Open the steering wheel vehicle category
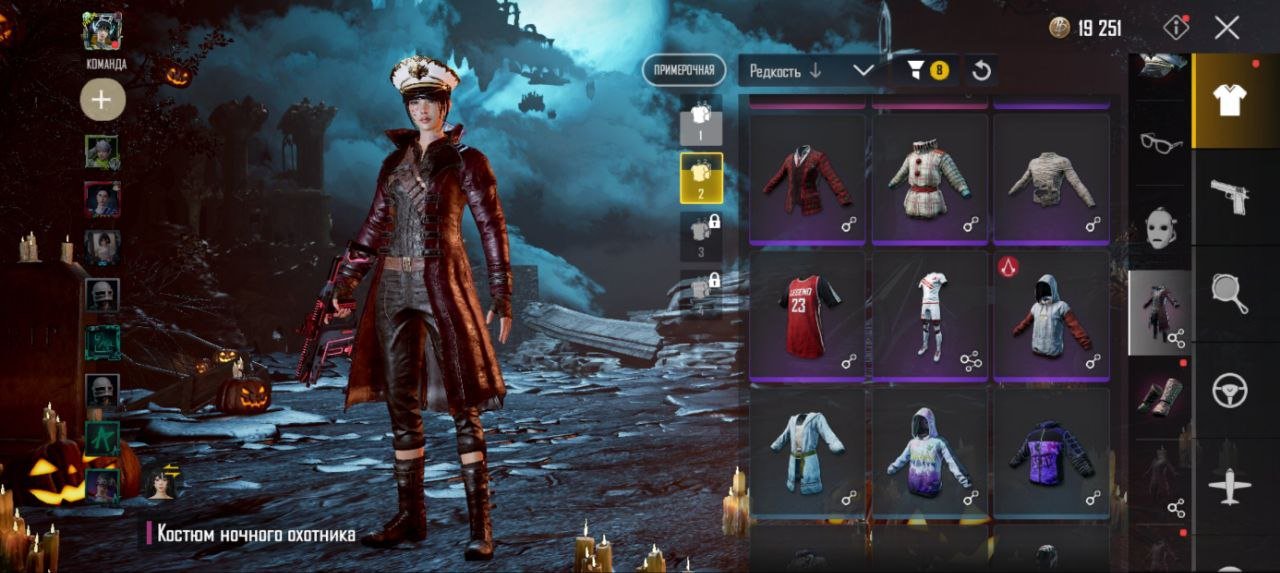Viewport: 1280px width, 573px height. [x=1229, y=391]
